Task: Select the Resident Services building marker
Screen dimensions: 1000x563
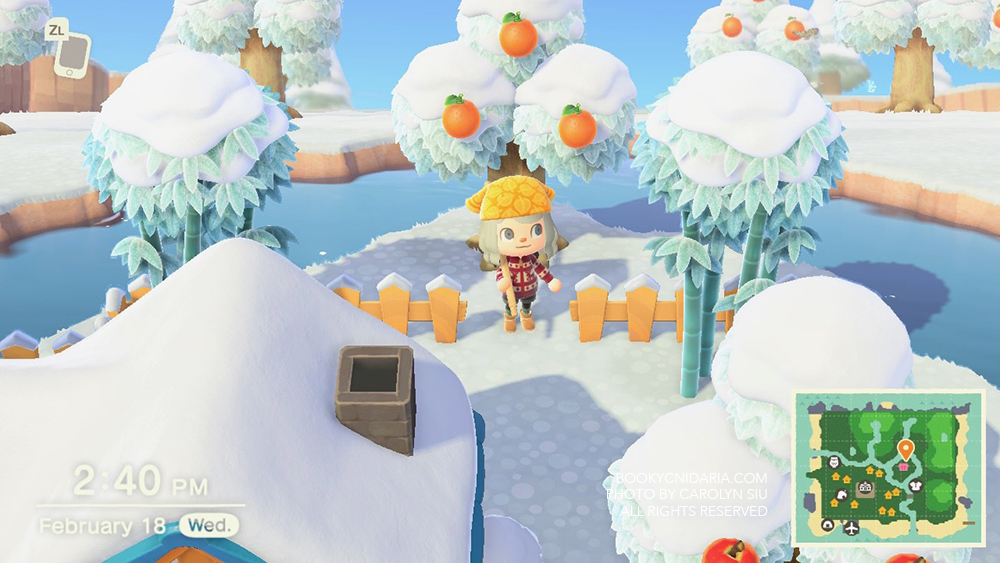Action: pyautogui.click(x=865, y=488)
